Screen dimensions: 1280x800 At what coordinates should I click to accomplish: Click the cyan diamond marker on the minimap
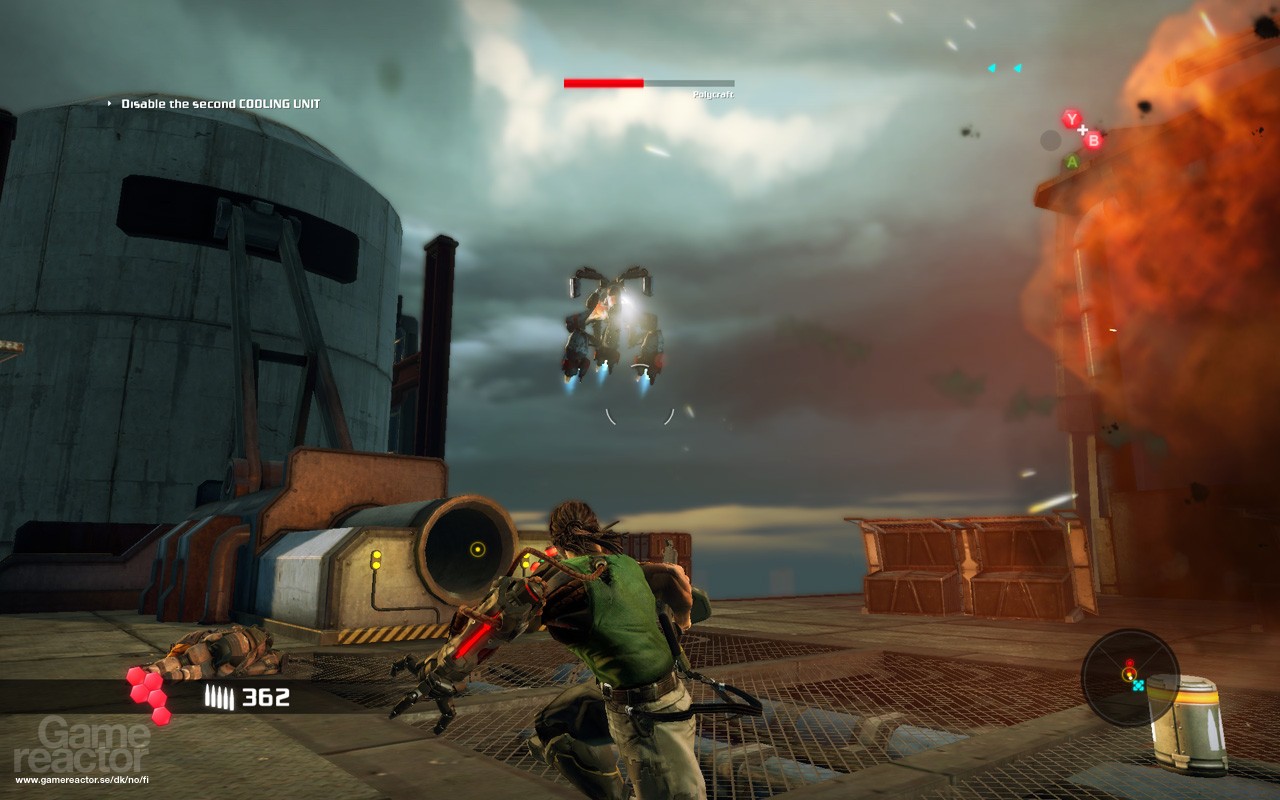(1138, 685)
